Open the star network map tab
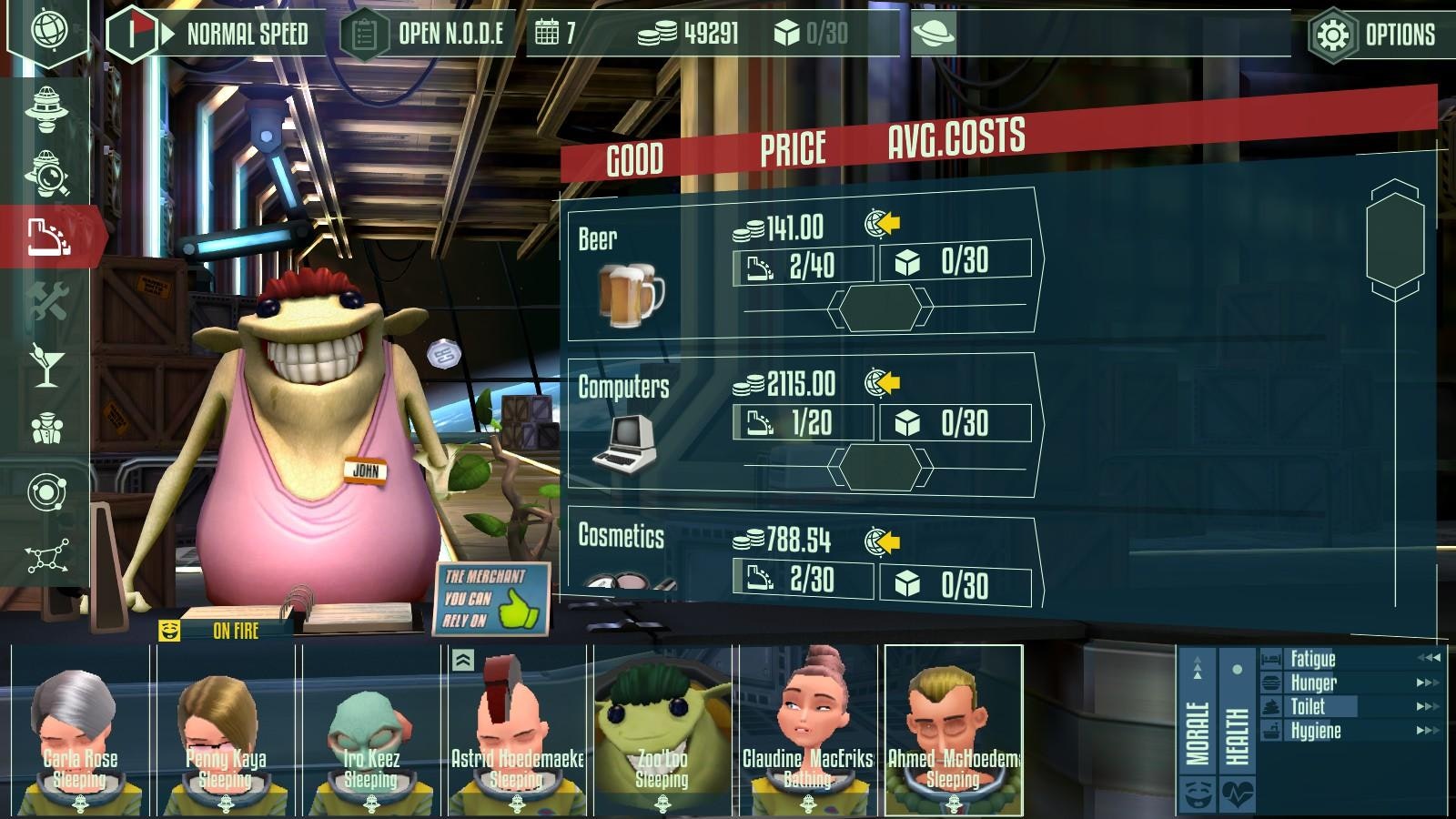Image resolution: width=1456 pixels, height=819 pixels. click(x=47, y=555)
